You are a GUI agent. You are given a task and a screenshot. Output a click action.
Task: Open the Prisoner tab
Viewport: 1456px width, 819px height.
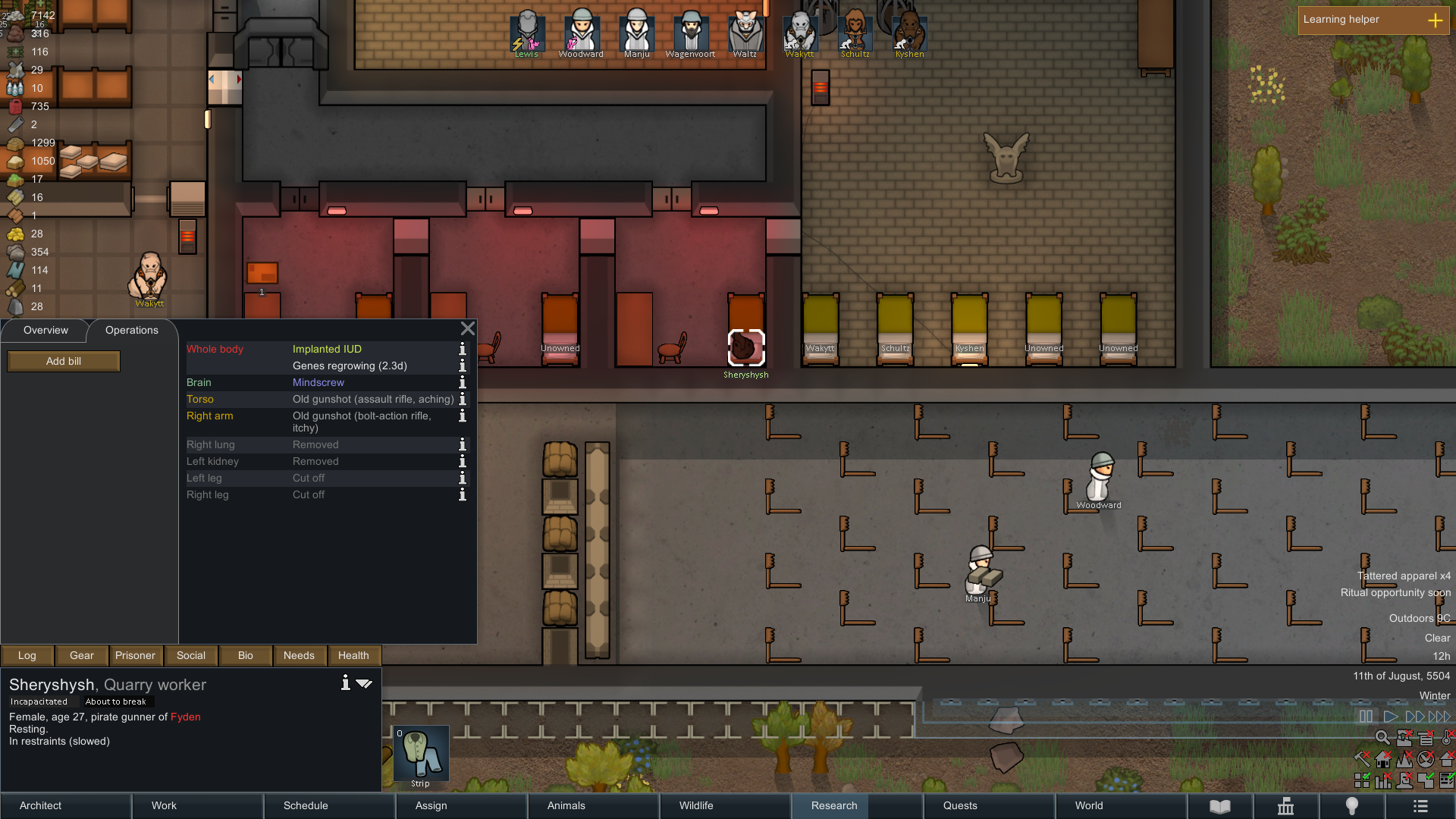(x=135, y=656)
